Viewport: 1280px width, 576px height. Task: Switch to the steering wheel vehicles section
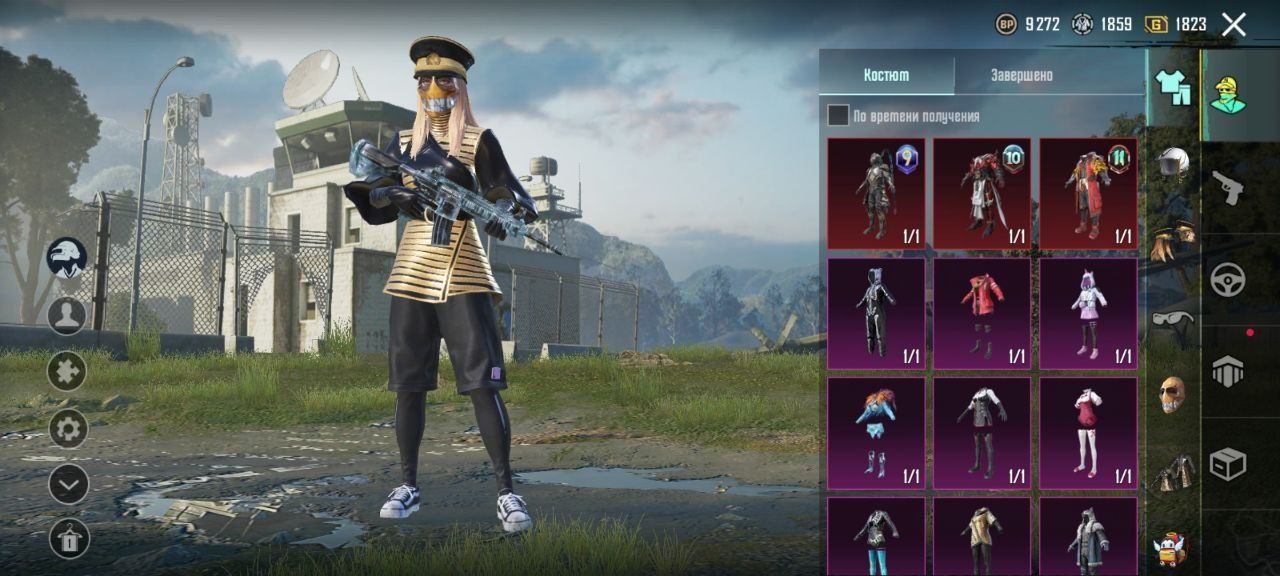pos(1228,279)
